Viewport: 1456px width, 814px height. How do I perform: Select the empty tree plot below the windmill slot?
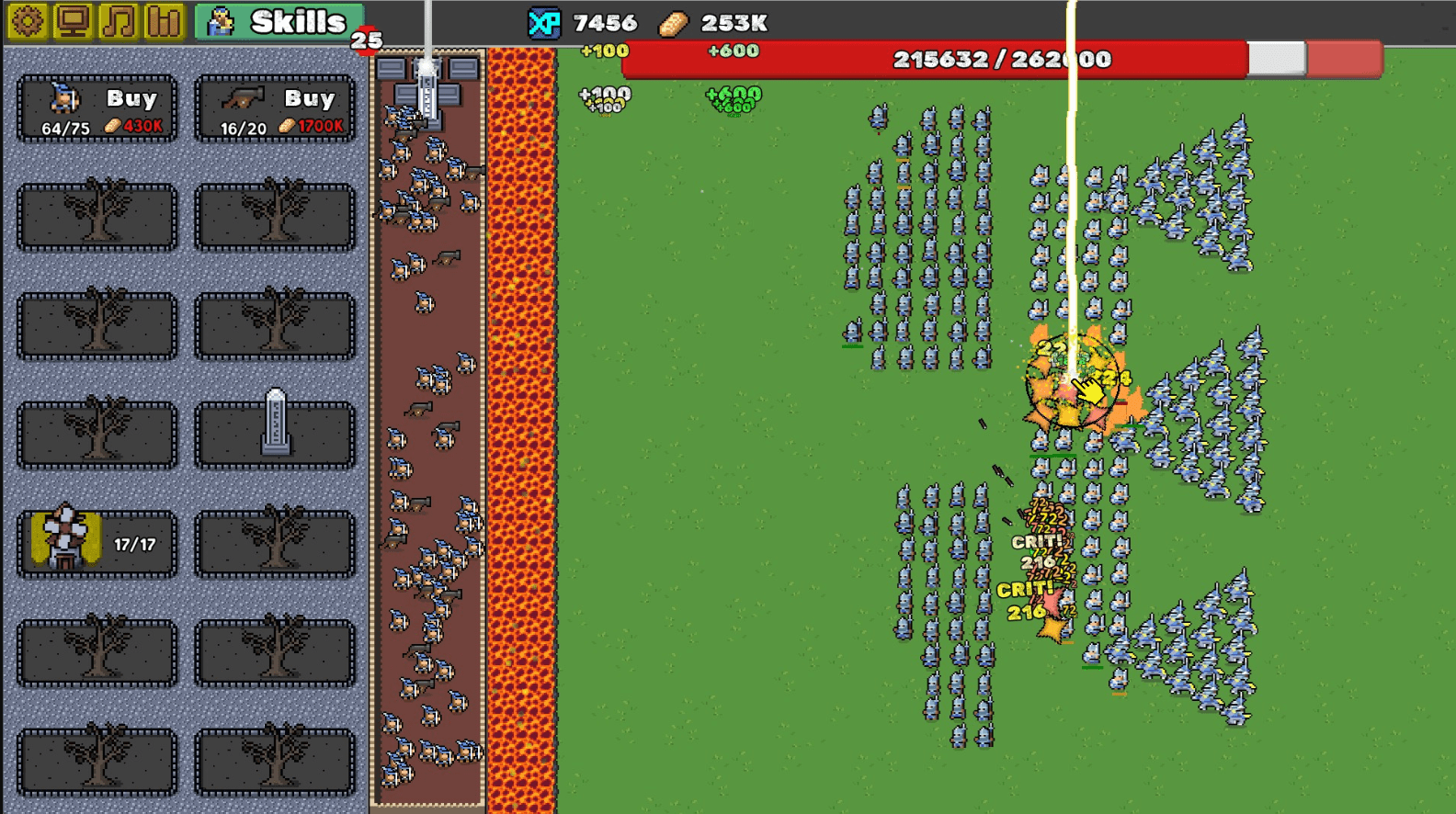coord(95,652)
